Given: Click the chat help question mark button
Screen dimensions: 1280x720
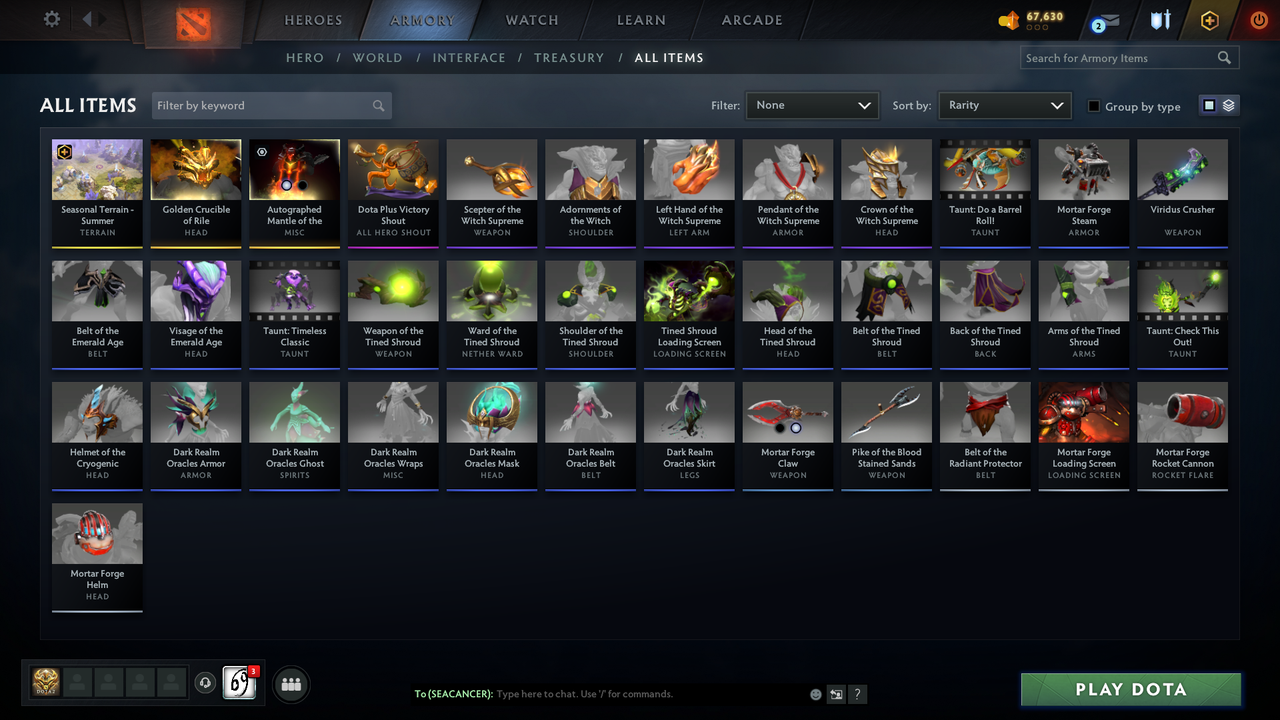Looking at the screenshot, I should (857, 694).
